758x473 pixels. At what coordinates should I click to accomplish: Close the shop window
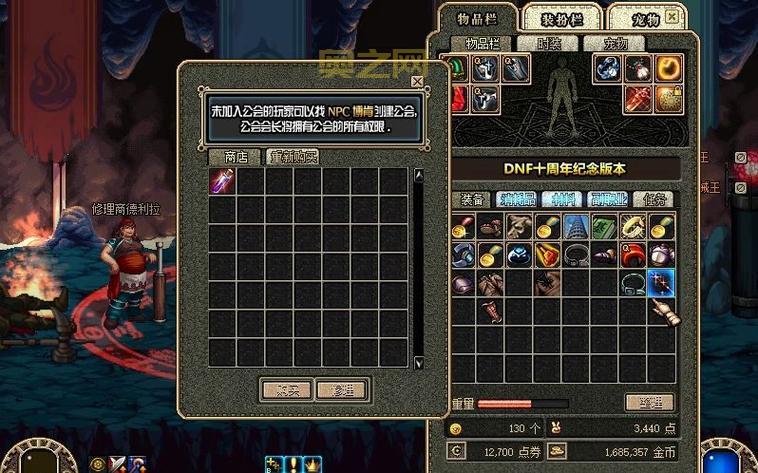[x=417, y=82]
